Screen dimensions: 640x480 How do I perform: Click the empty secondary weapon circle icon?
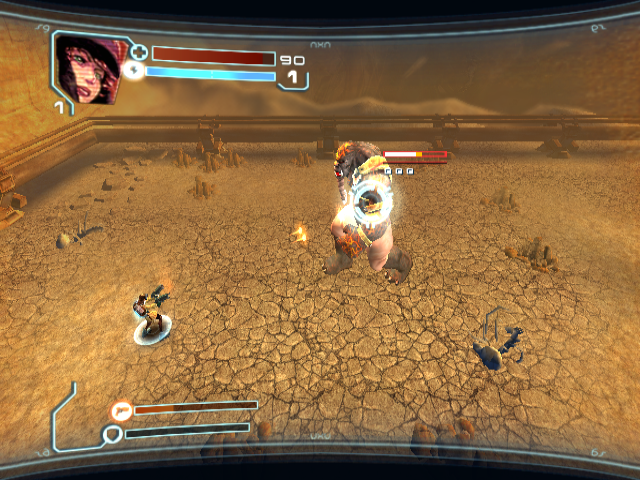point(114,434)
